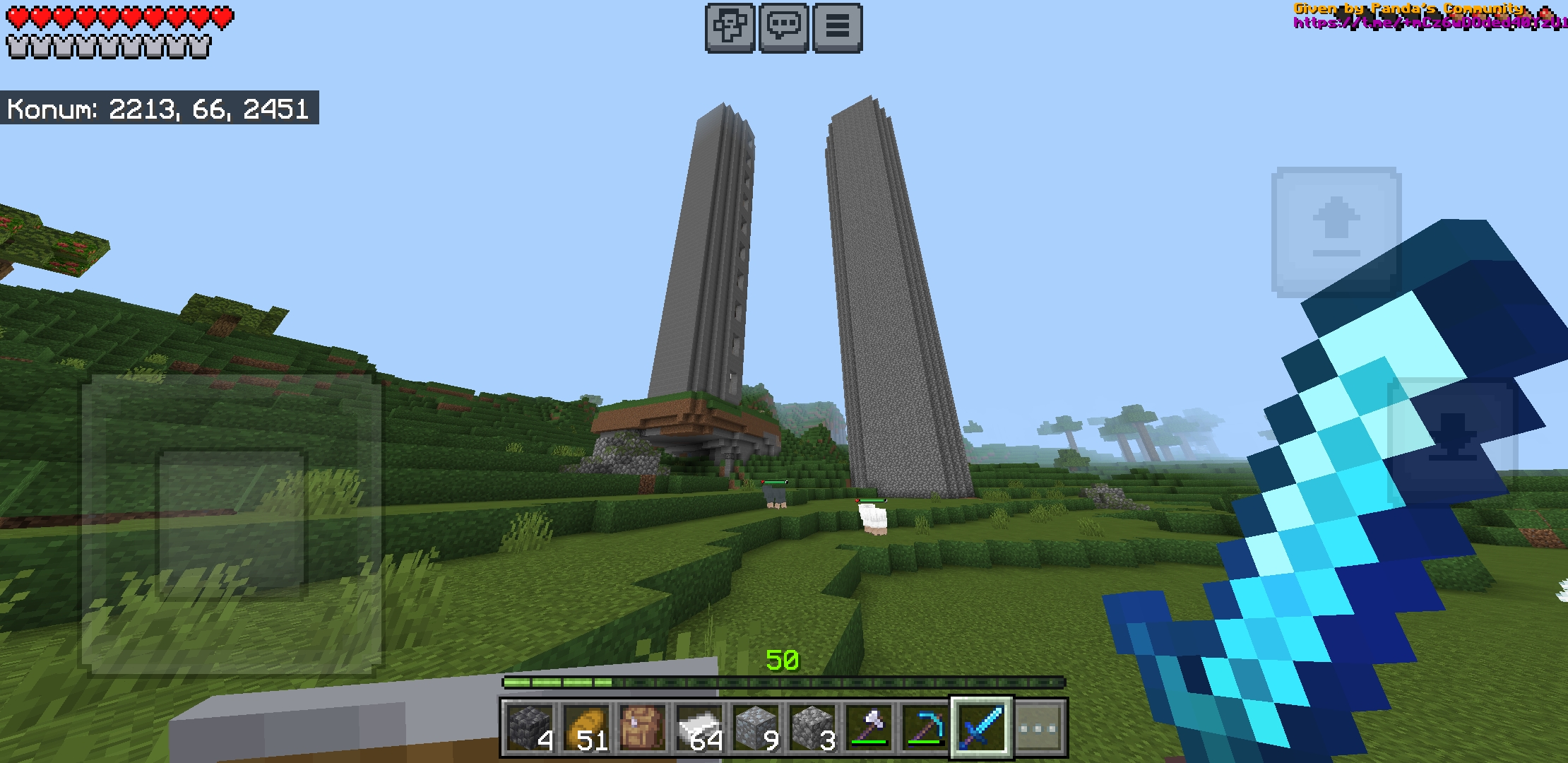The width and height of the screenshot is (1568, 763).
Task: Open the emote menu button
Action: (x=730, y=28)
